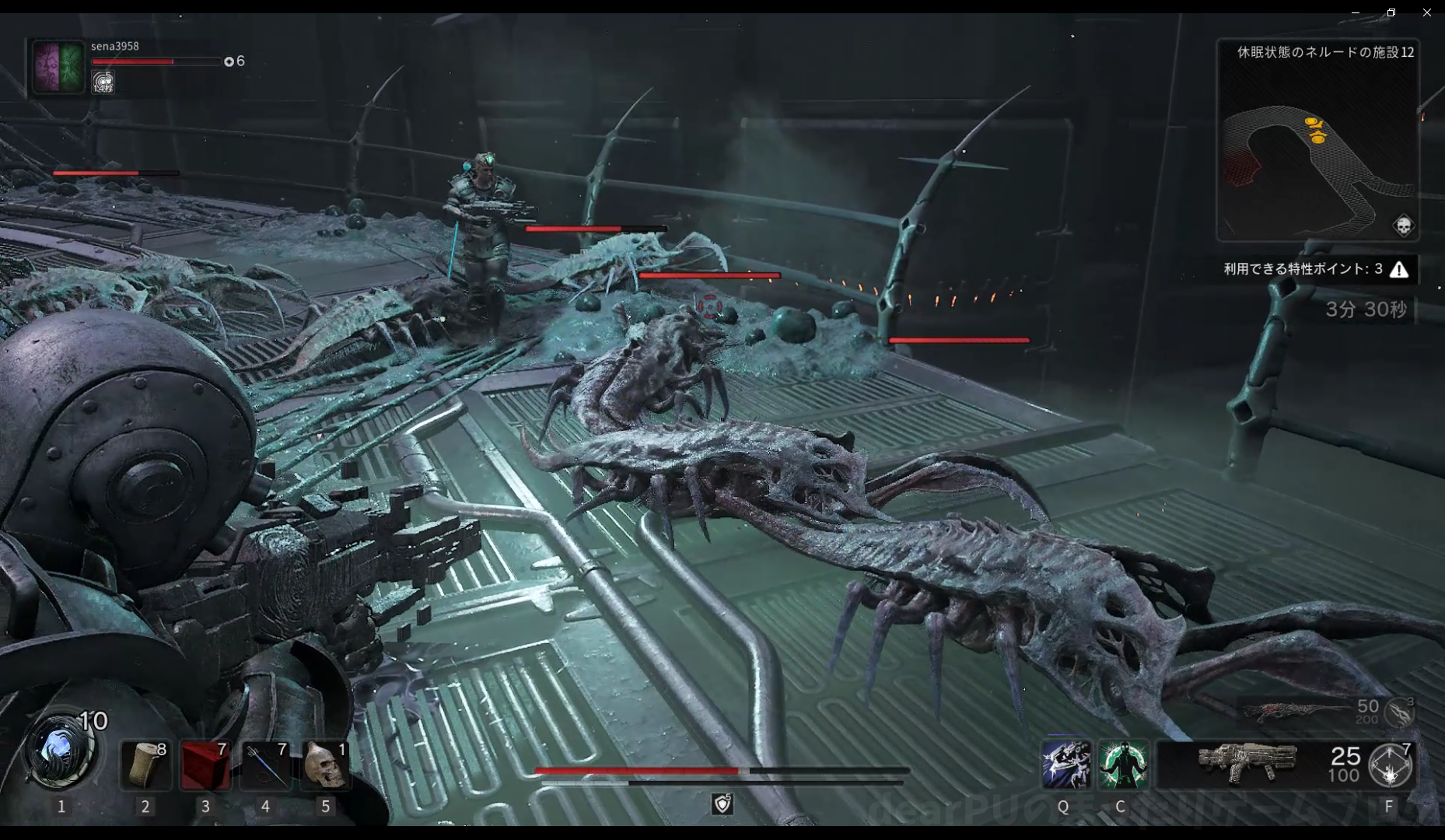Restore down the game window
The width and height of the screenshot is (1445, 840).
click(1391, 12)
